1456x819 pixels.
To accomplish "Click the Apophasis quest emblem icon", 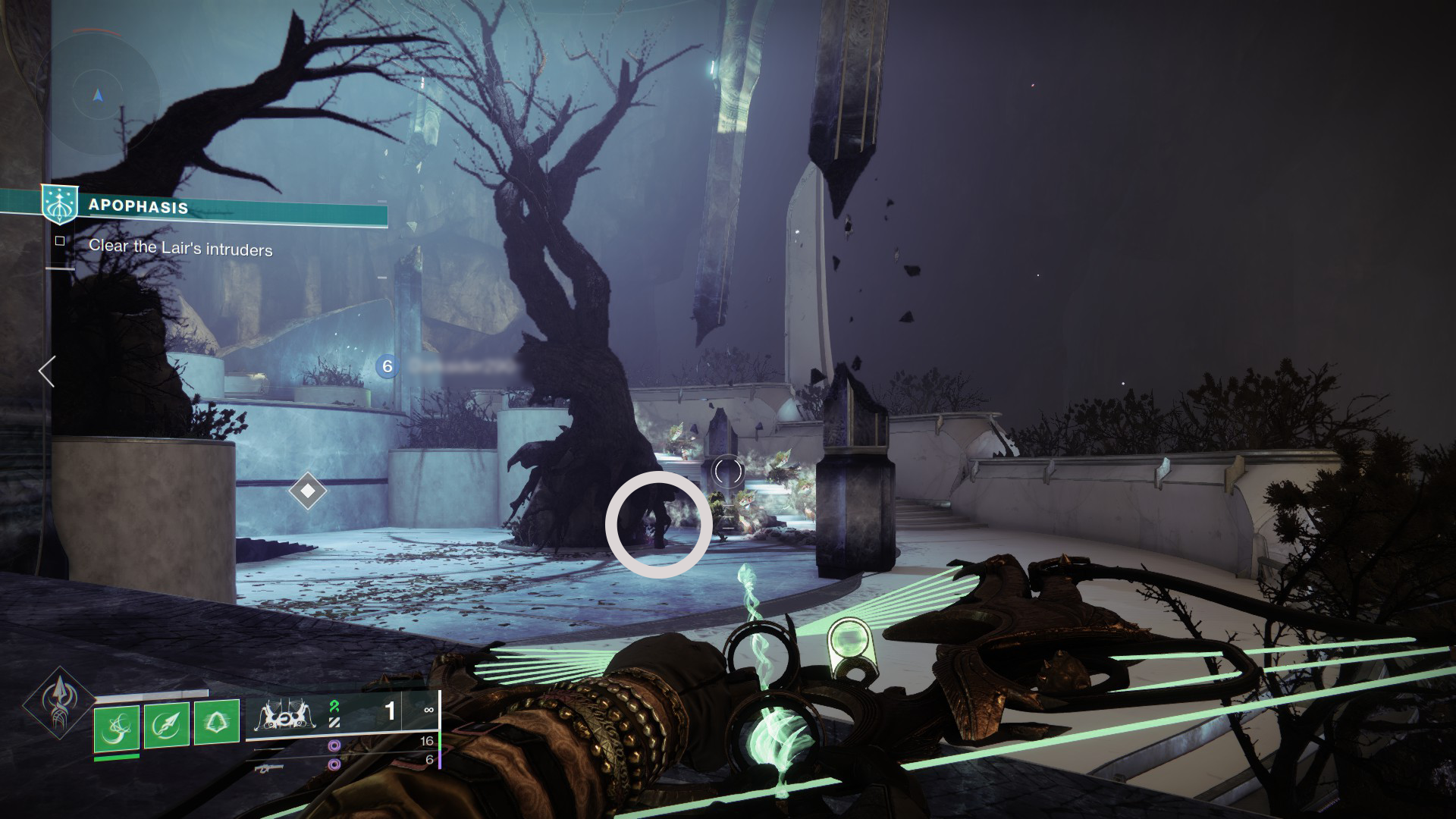I will (x=59, y=205).
